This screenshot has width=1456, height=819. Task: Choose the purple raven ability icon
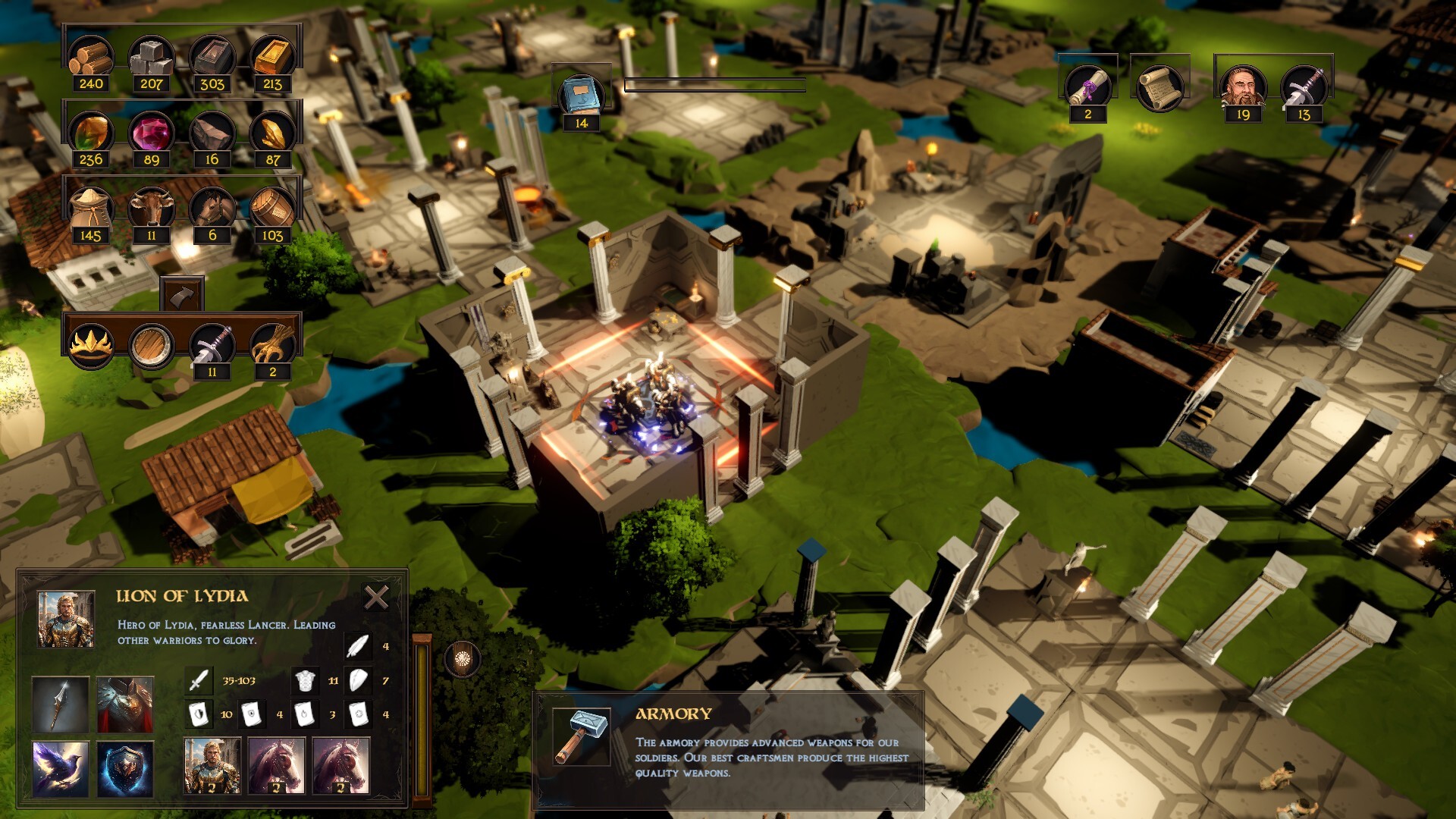tap(61, 769)
